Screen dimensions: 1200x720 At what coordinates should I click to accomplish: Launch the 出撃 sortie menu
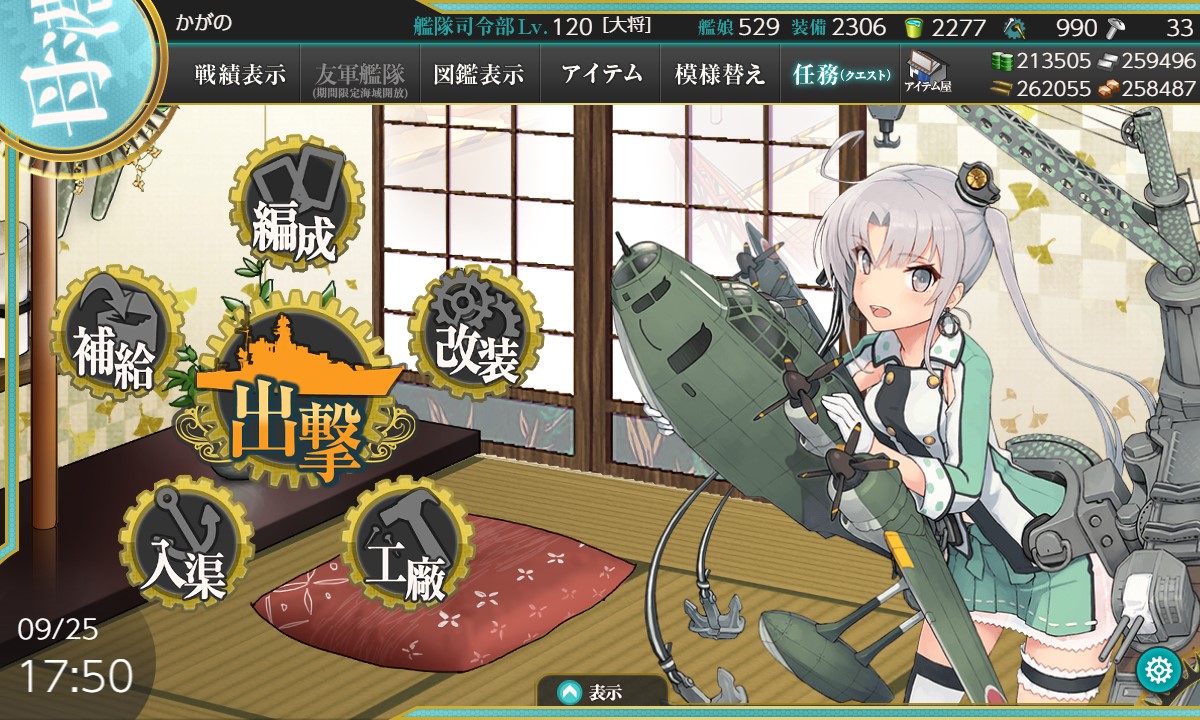click(294, 418)
